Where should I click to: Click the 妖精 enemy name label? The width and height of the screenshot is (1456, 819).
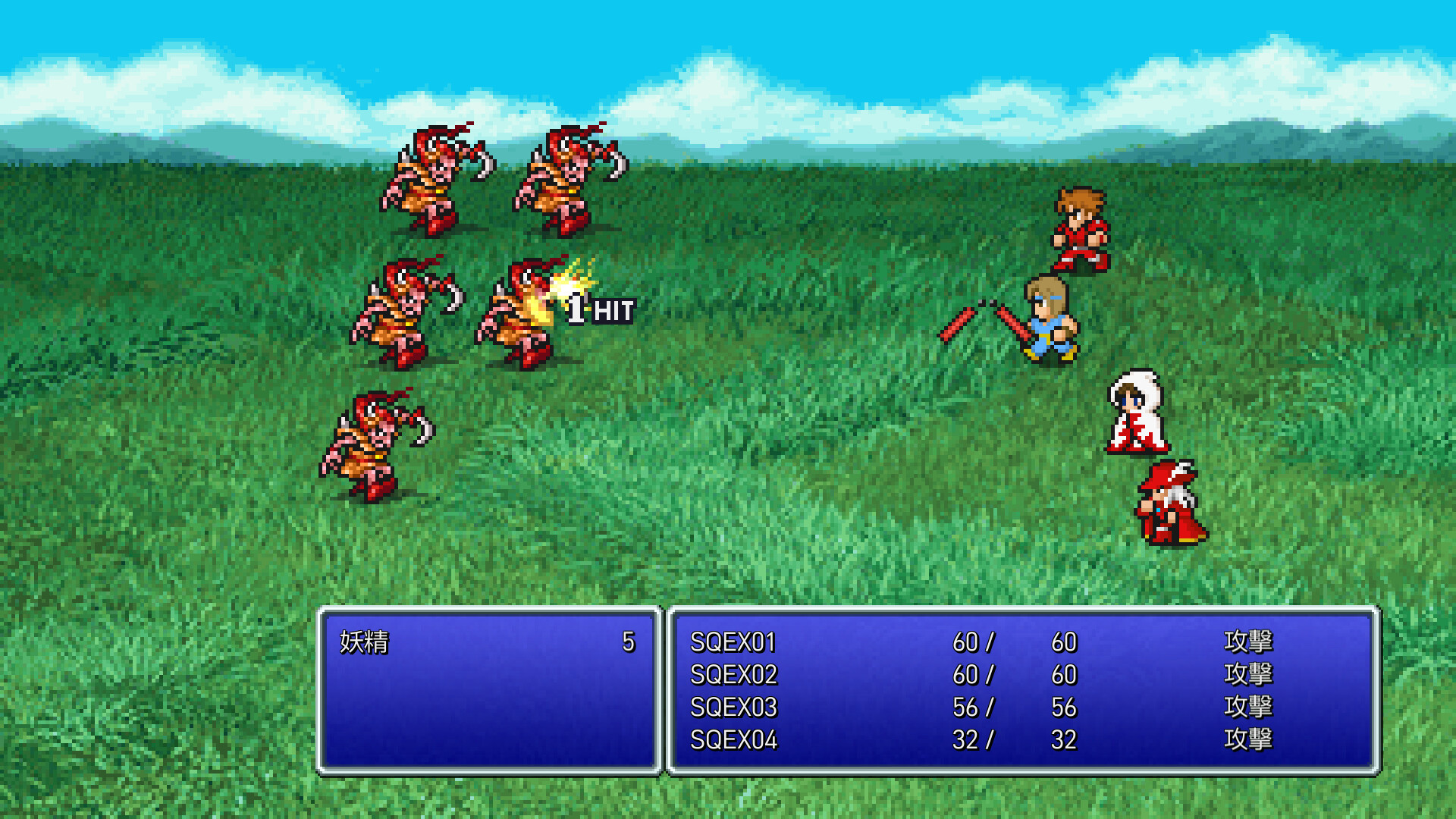pos(364,641)
